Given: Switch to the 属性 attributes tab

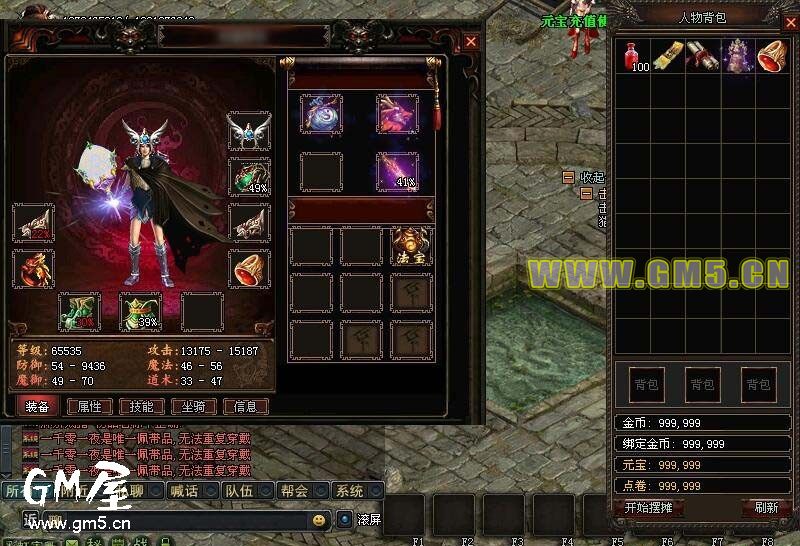Looking at the screenshot, I should pos(89,406).
